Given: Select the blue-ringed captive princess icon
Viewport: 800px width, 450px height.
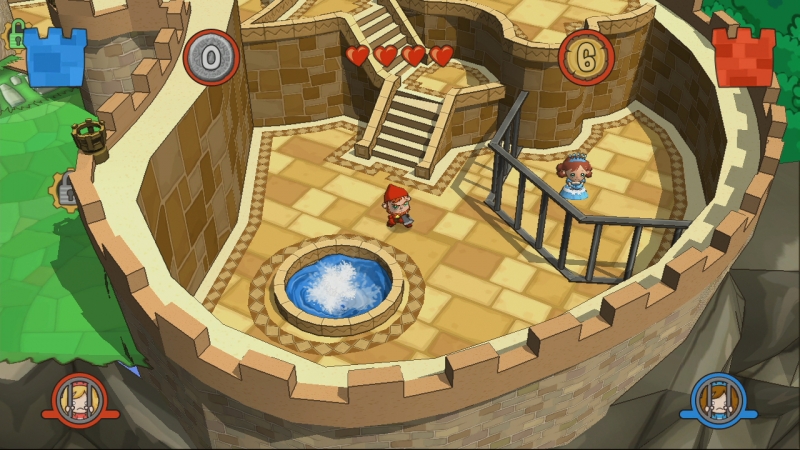Looking at the screenshot, I should tap(717, 400).
